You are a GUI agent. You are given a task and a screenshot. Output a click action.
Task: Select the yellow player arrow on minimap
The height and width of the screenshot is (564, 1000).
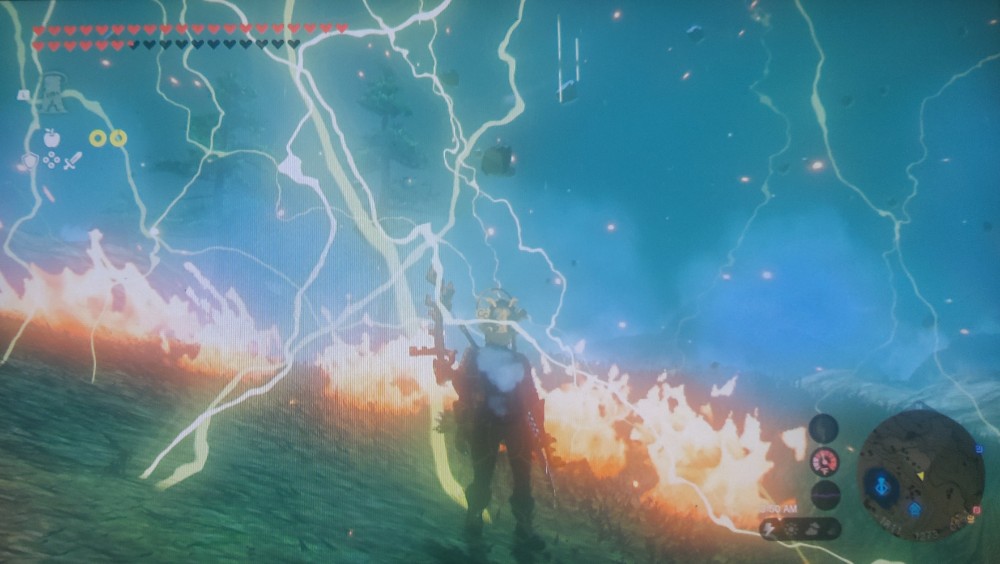[x=920, y=475]
